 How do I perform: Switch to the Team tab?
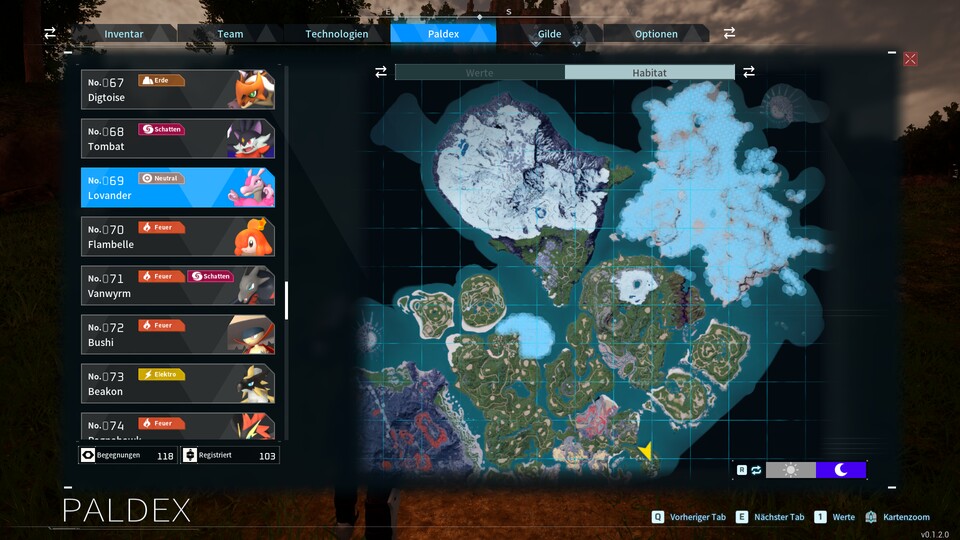[230, 34]
